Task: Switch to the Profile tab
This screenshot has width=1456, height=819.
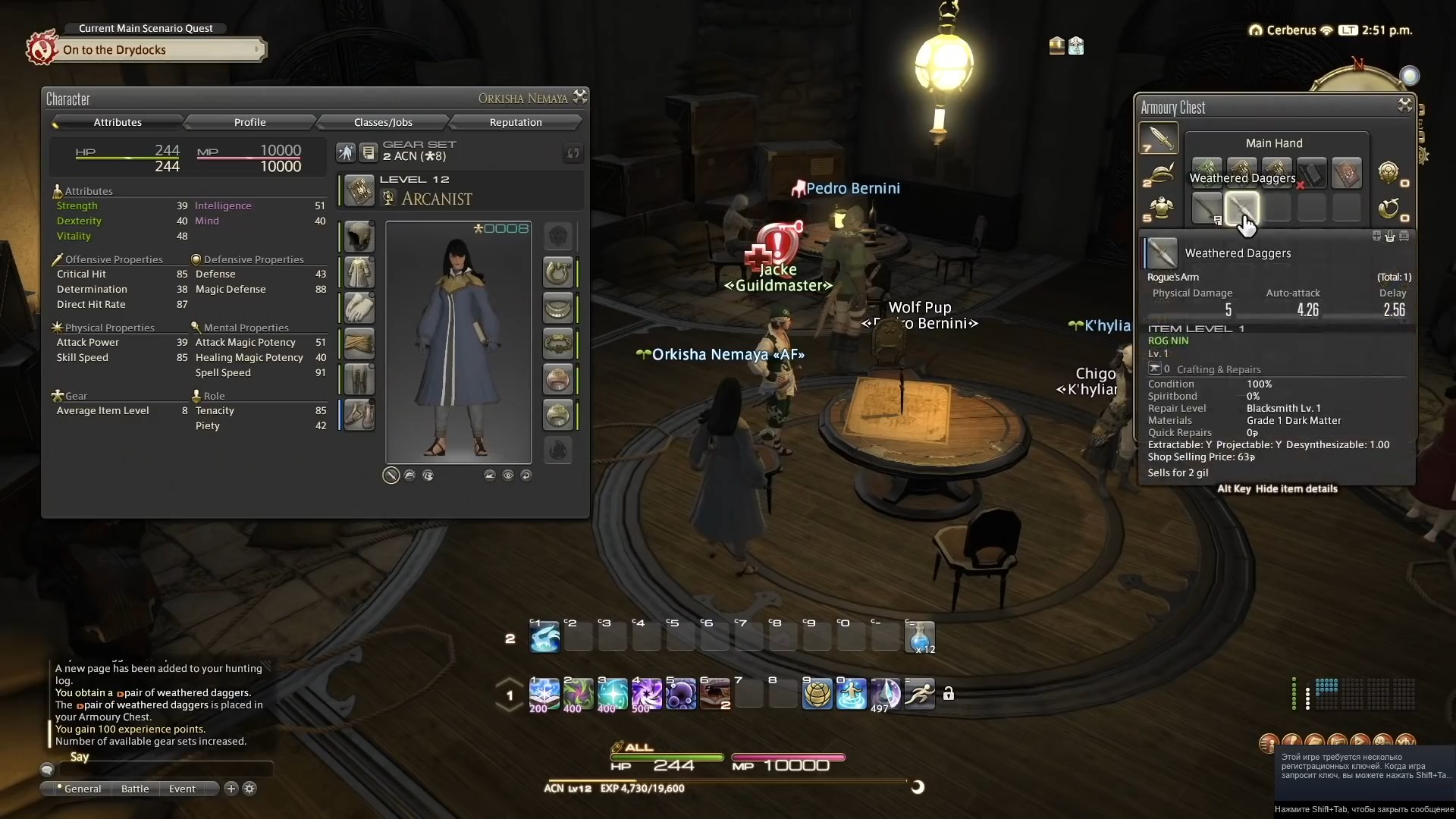Action: 250,122
